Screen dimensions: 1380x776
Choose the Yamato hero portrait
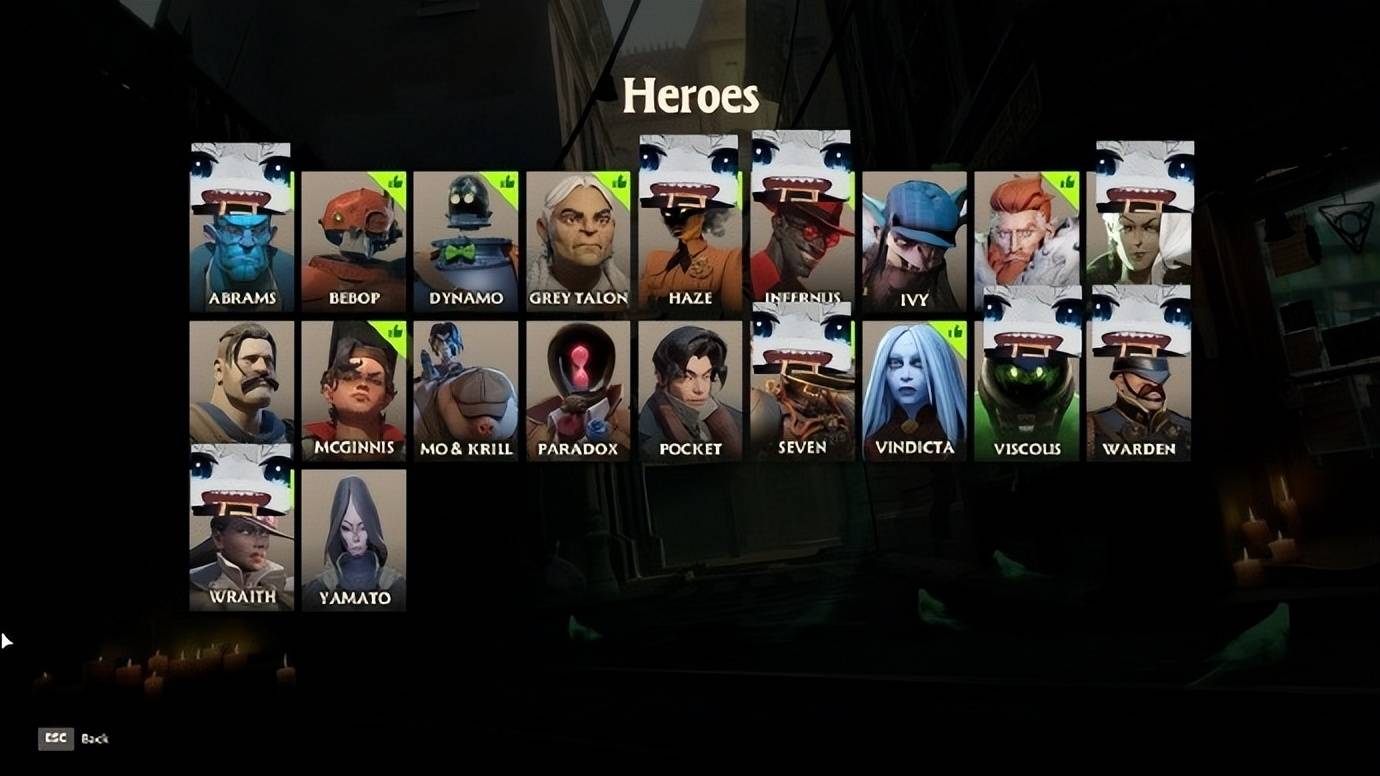[354, 540]
